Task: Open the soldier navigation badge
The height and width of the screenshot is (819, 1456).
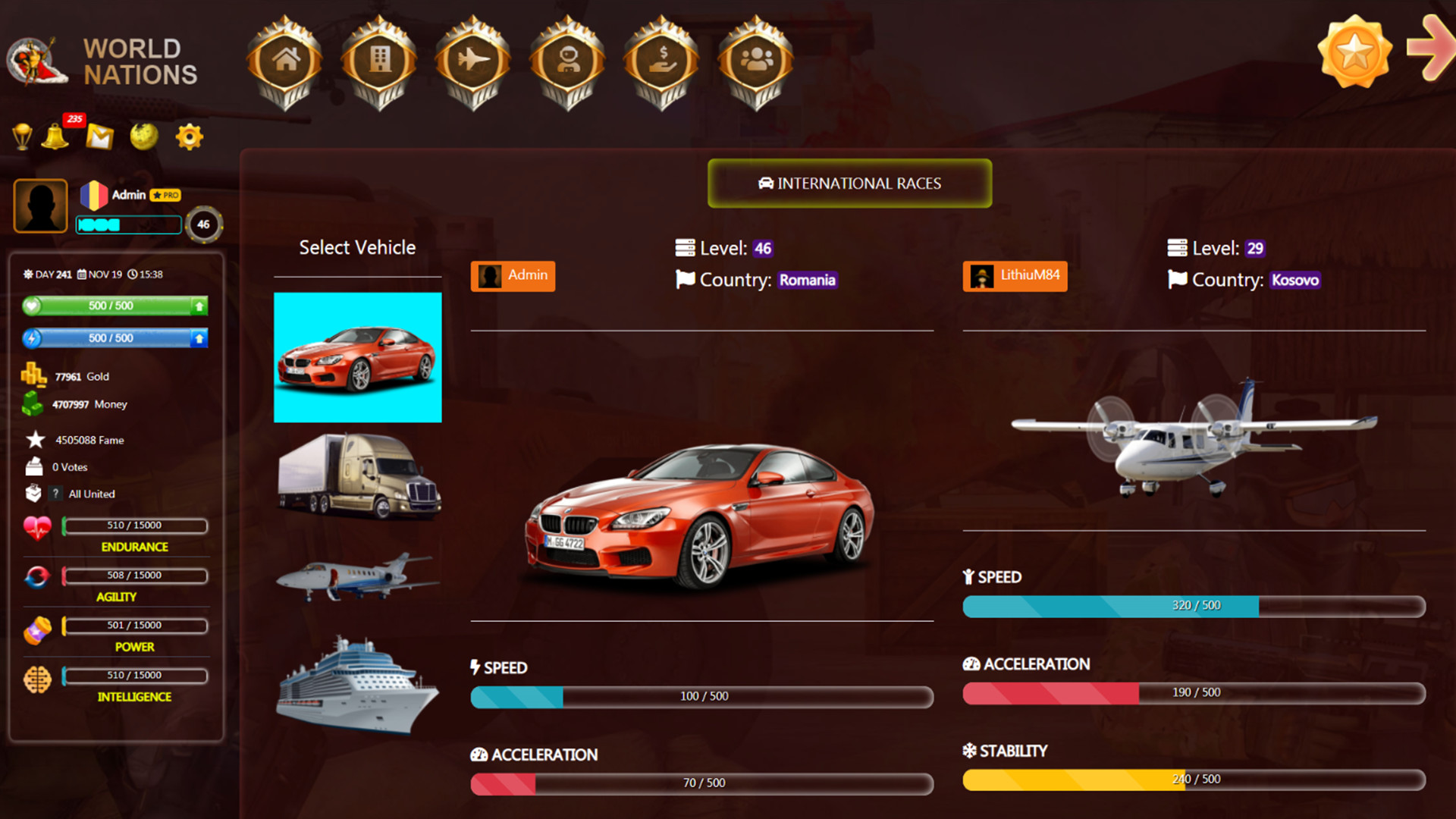Action: (567, 61)
